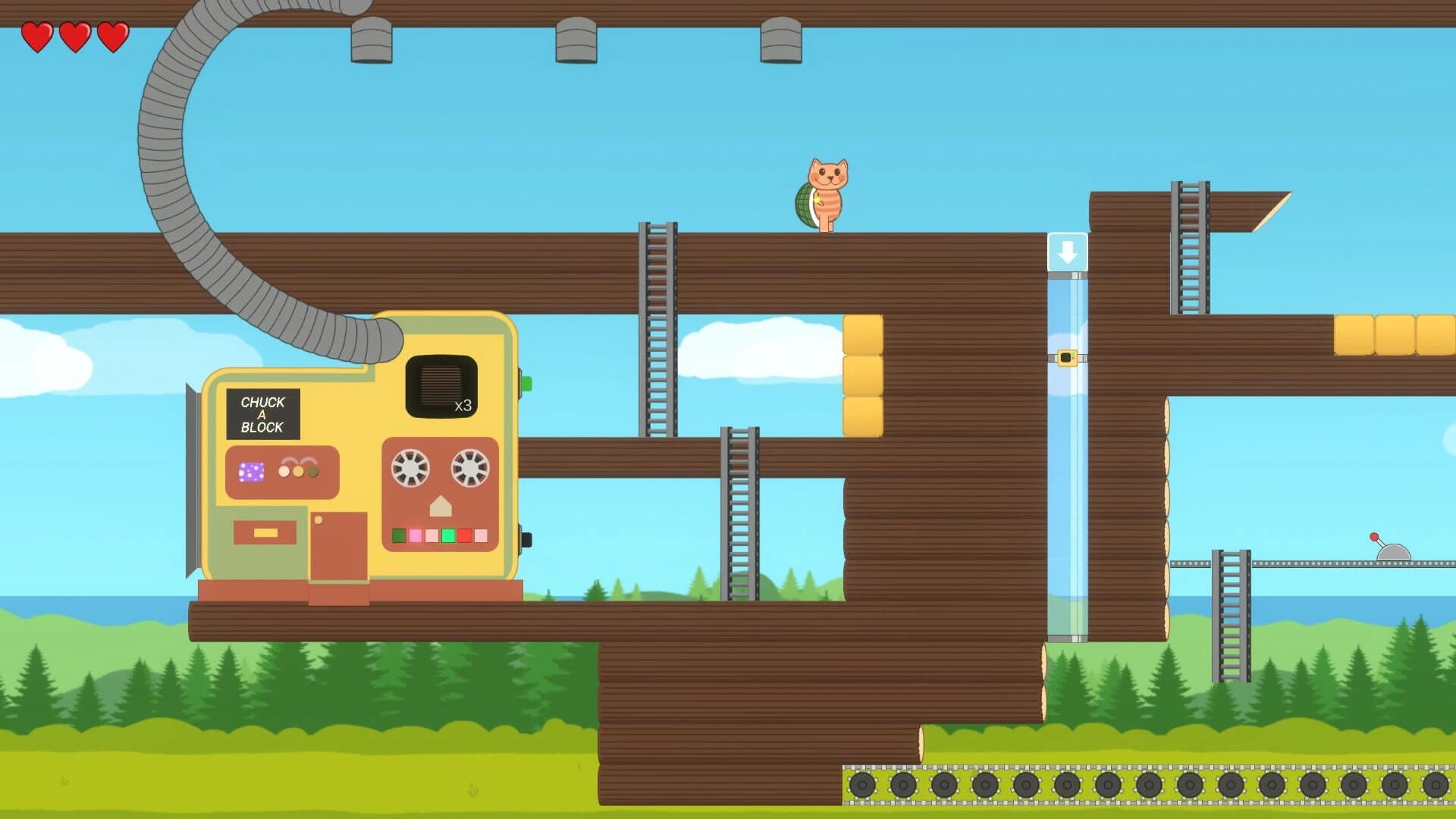Click the yellow slot on the machine's output panel
The width and height of the screenshot is (1456, 819).
pos(265,532)
